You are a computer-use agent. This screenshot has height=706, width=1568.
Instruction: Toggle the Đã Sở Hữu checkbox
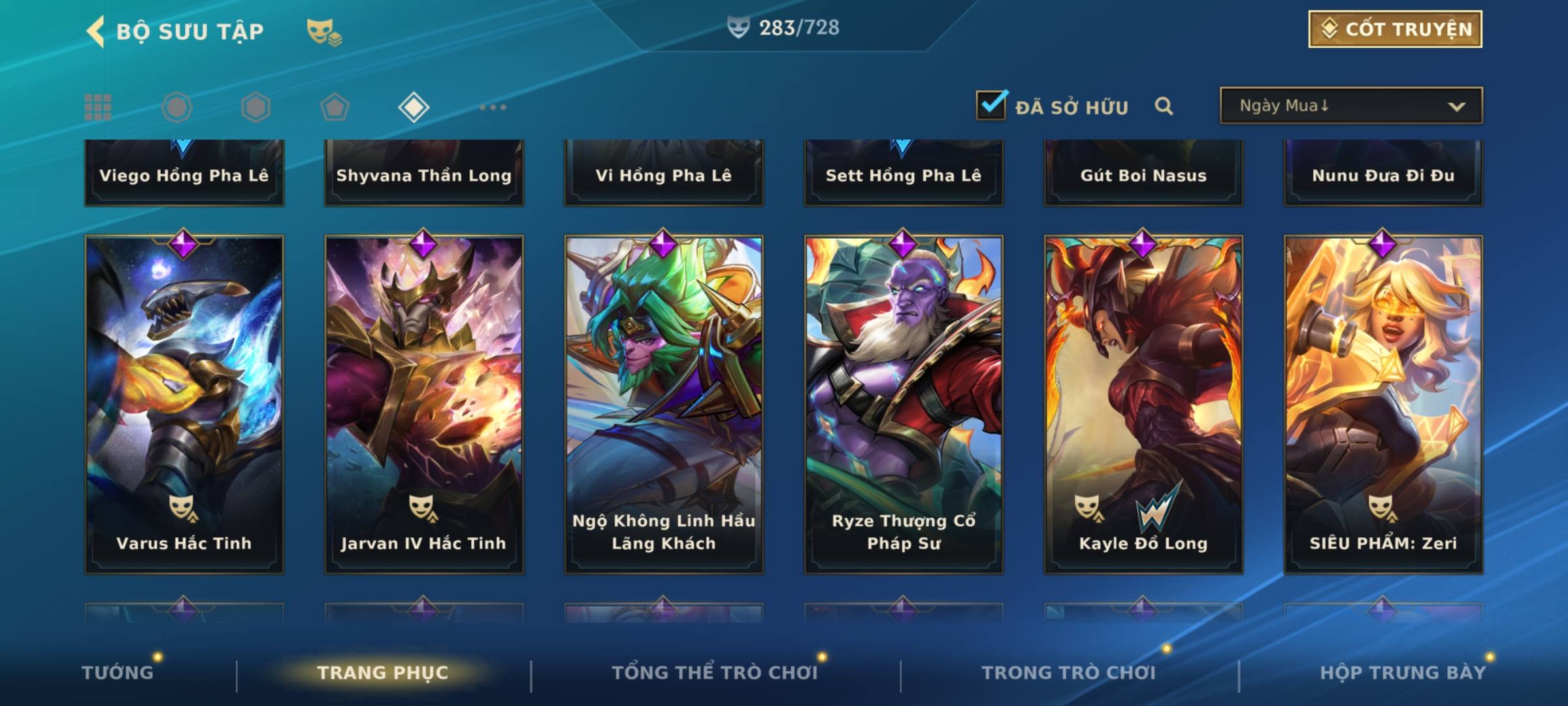991,105
